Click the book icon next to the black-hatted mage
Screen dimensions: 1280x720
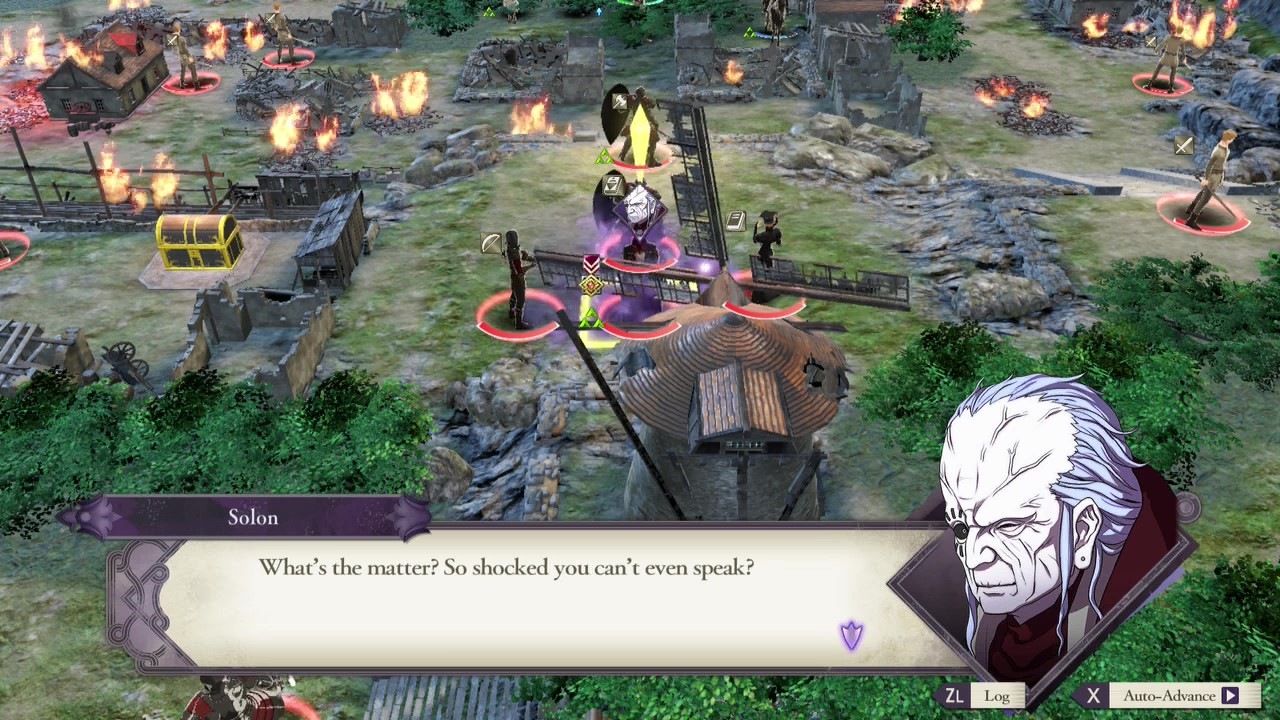(737, 218)
